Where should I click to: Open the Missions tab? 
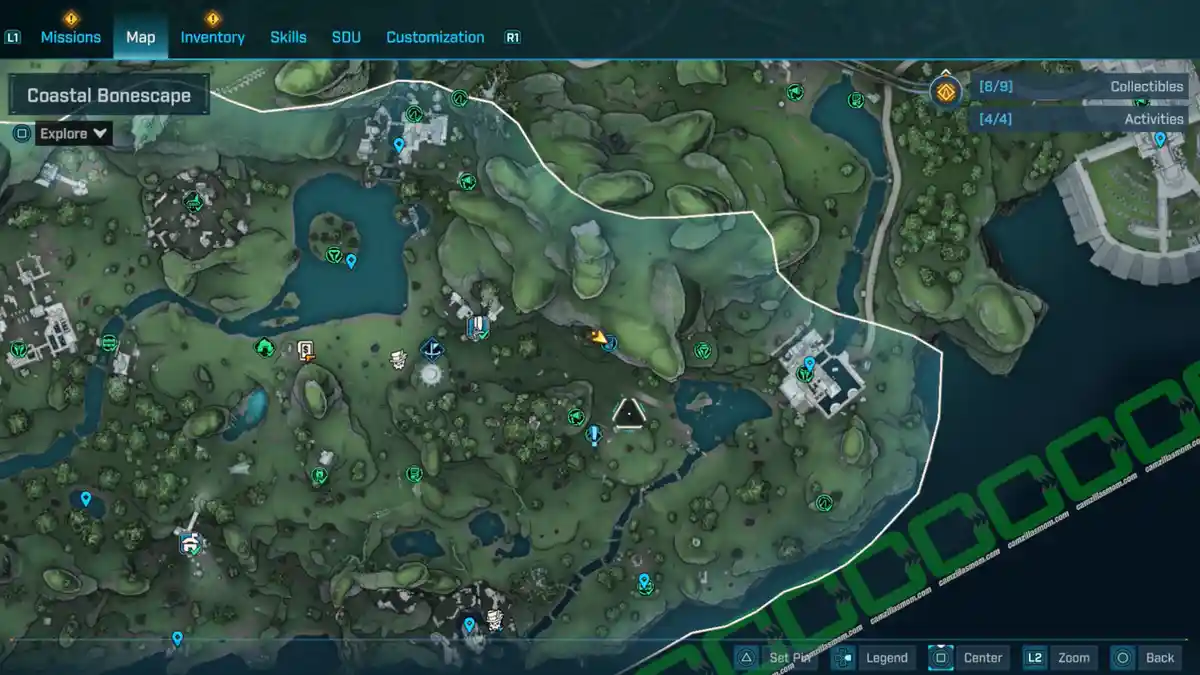click(x=70, y=37)
